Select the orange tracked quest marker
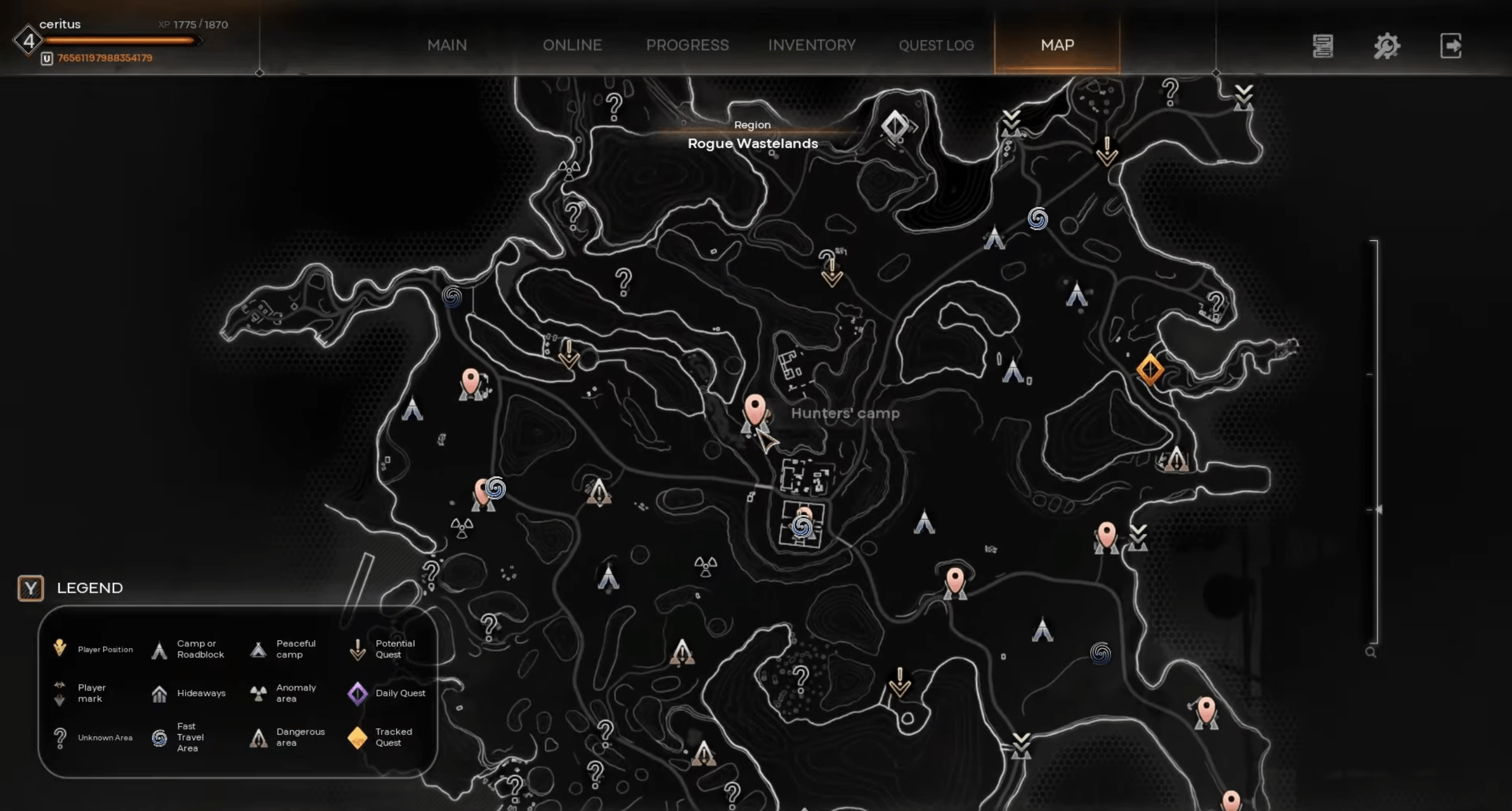 [1149, 370]
